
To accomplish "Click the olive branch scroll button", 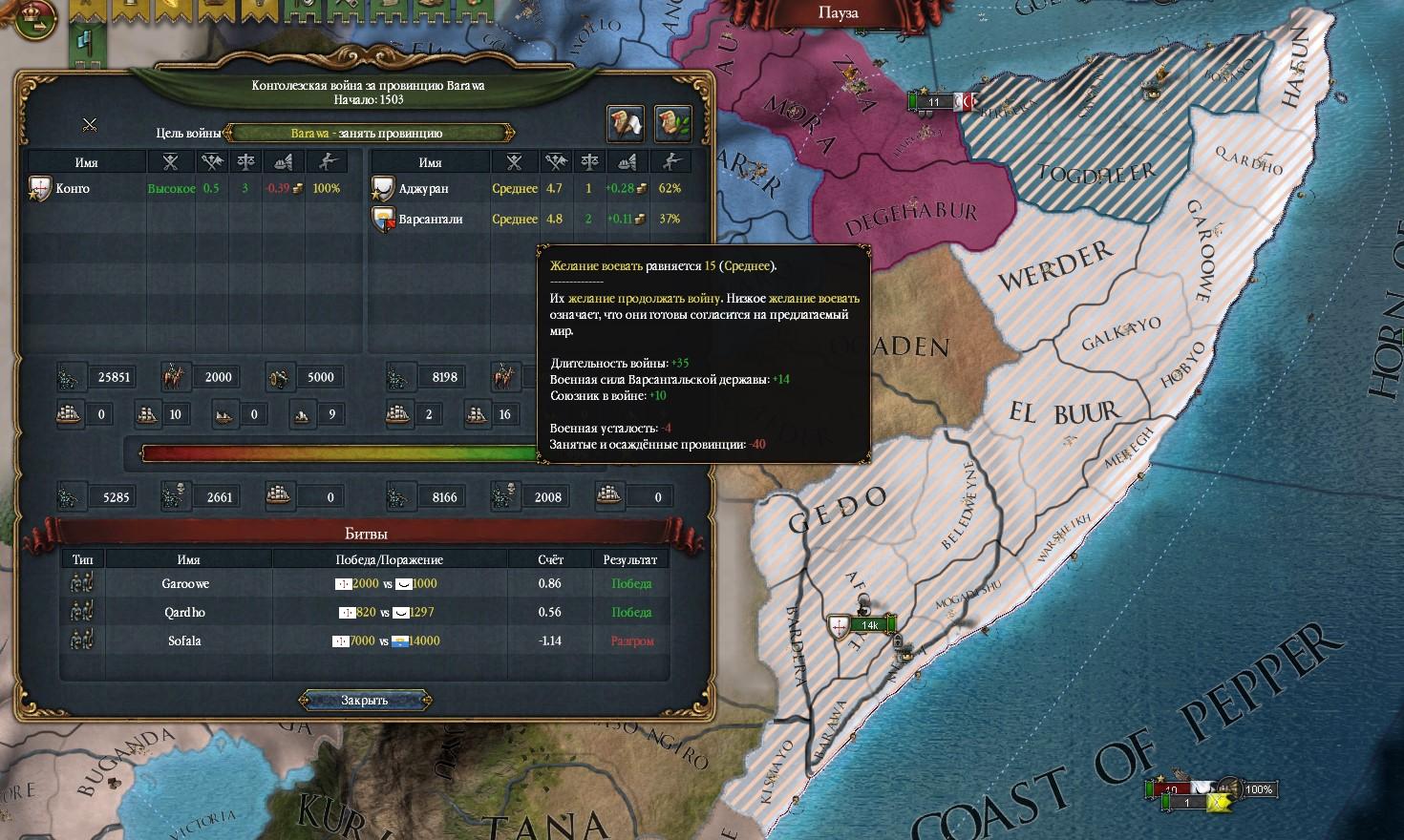I will (x=672, y=123).
